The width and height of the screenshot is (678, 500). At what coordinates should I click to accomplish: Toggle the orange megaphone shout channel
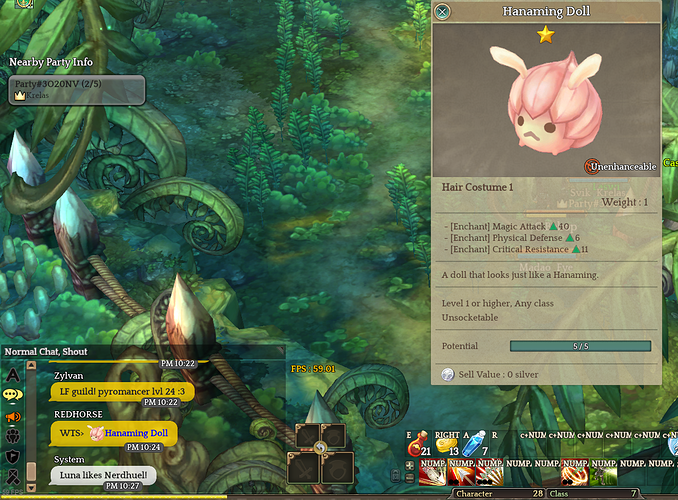pyautogui.click(x=13, y=416)
